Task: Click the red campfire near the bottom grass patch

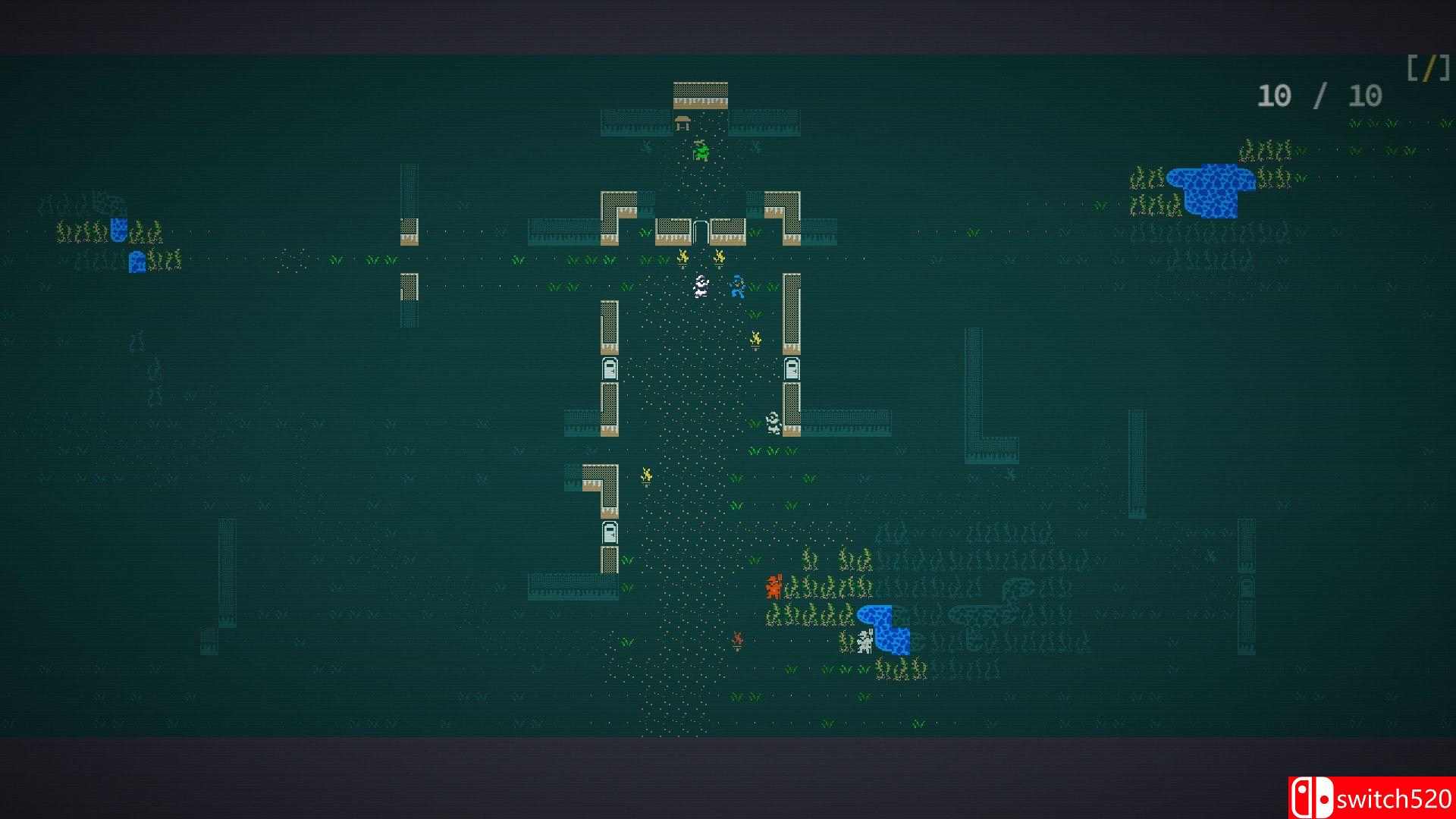Action: click(x=738, y=641)
